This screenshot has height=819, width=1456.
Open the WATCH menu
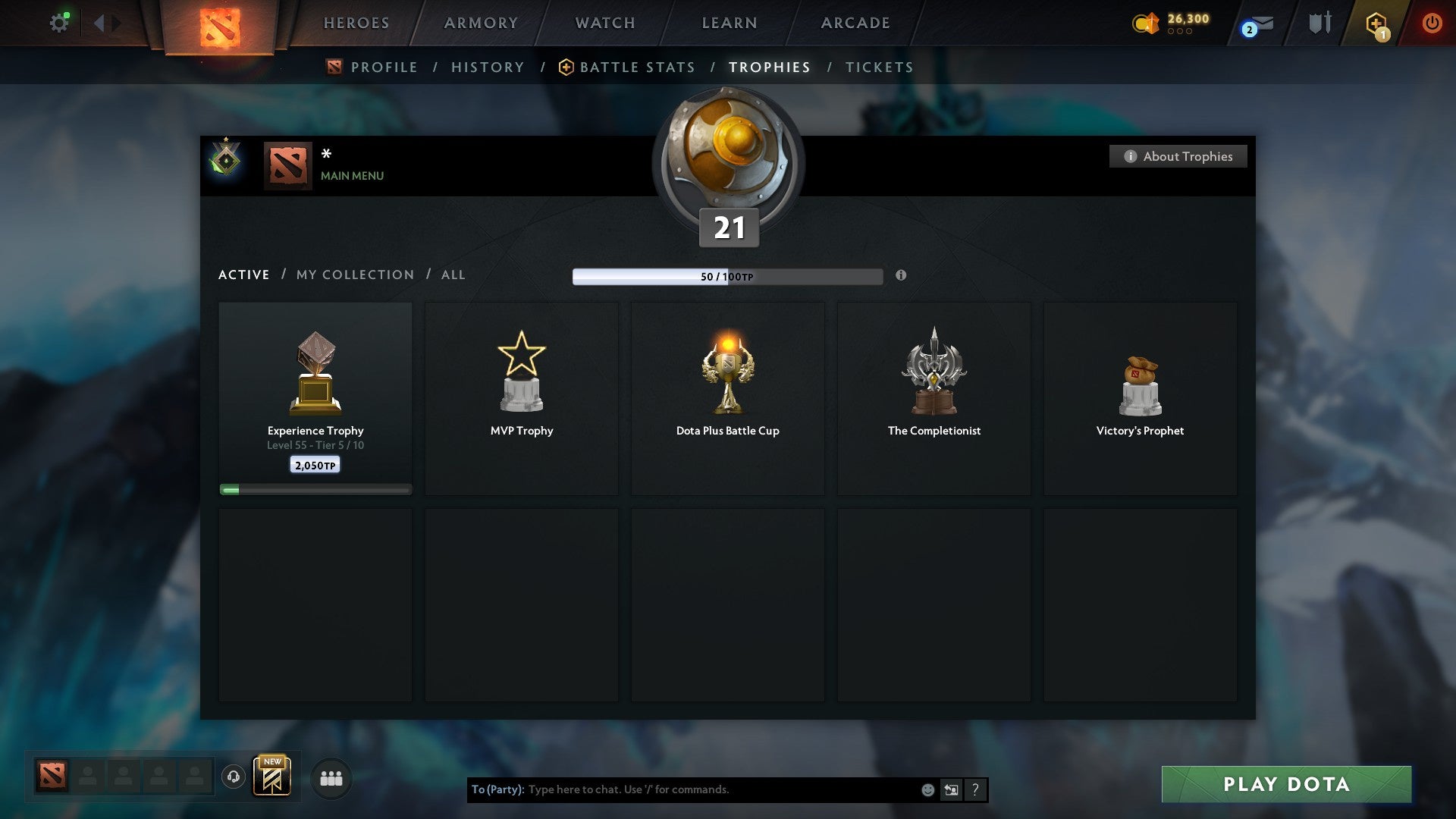click(604, 23)
